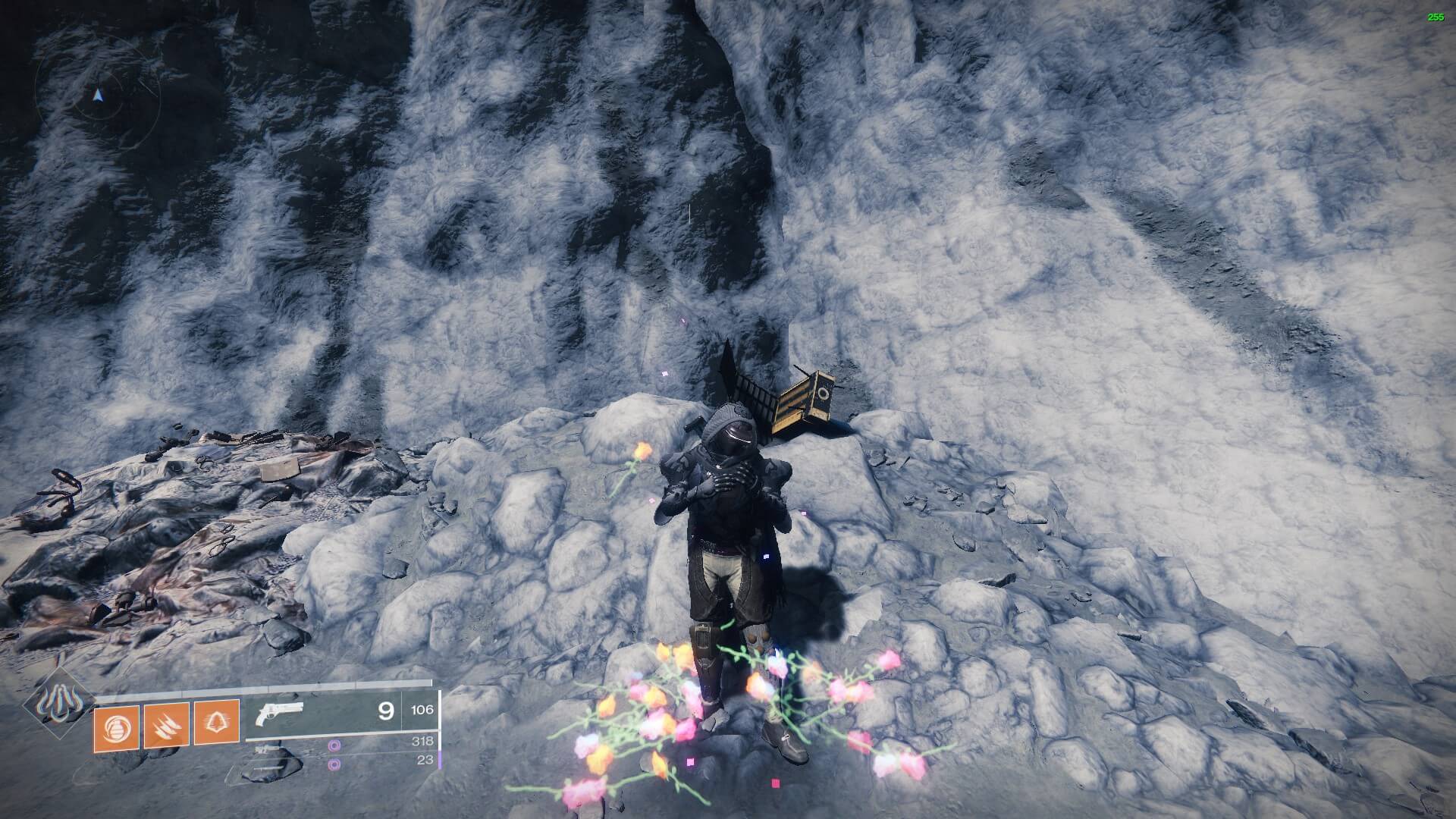Activate the orange class ability icon

tap(217, 723)
